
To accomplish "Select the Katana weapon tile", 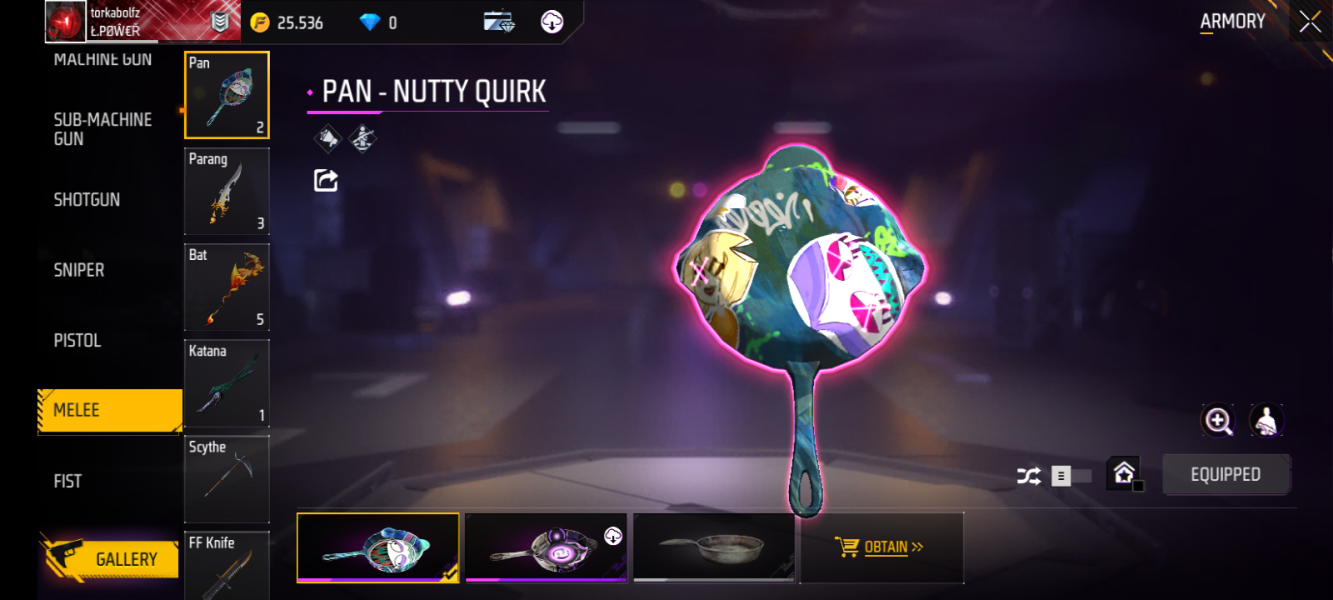I will (x=227, y=383).
